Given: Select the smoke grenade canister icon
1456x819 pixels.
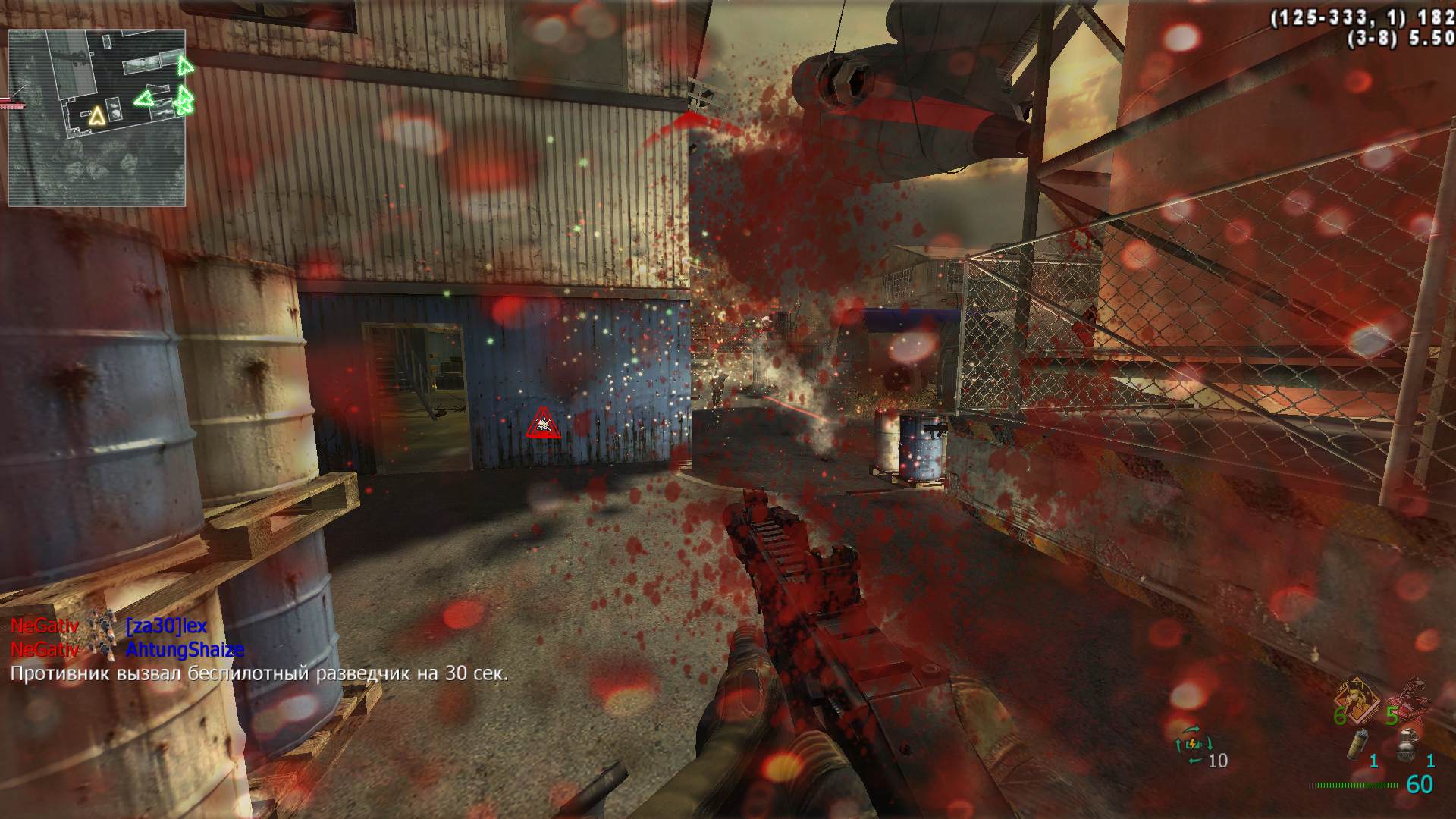Looking at the screenshot, I should (x=1357, y=747).
